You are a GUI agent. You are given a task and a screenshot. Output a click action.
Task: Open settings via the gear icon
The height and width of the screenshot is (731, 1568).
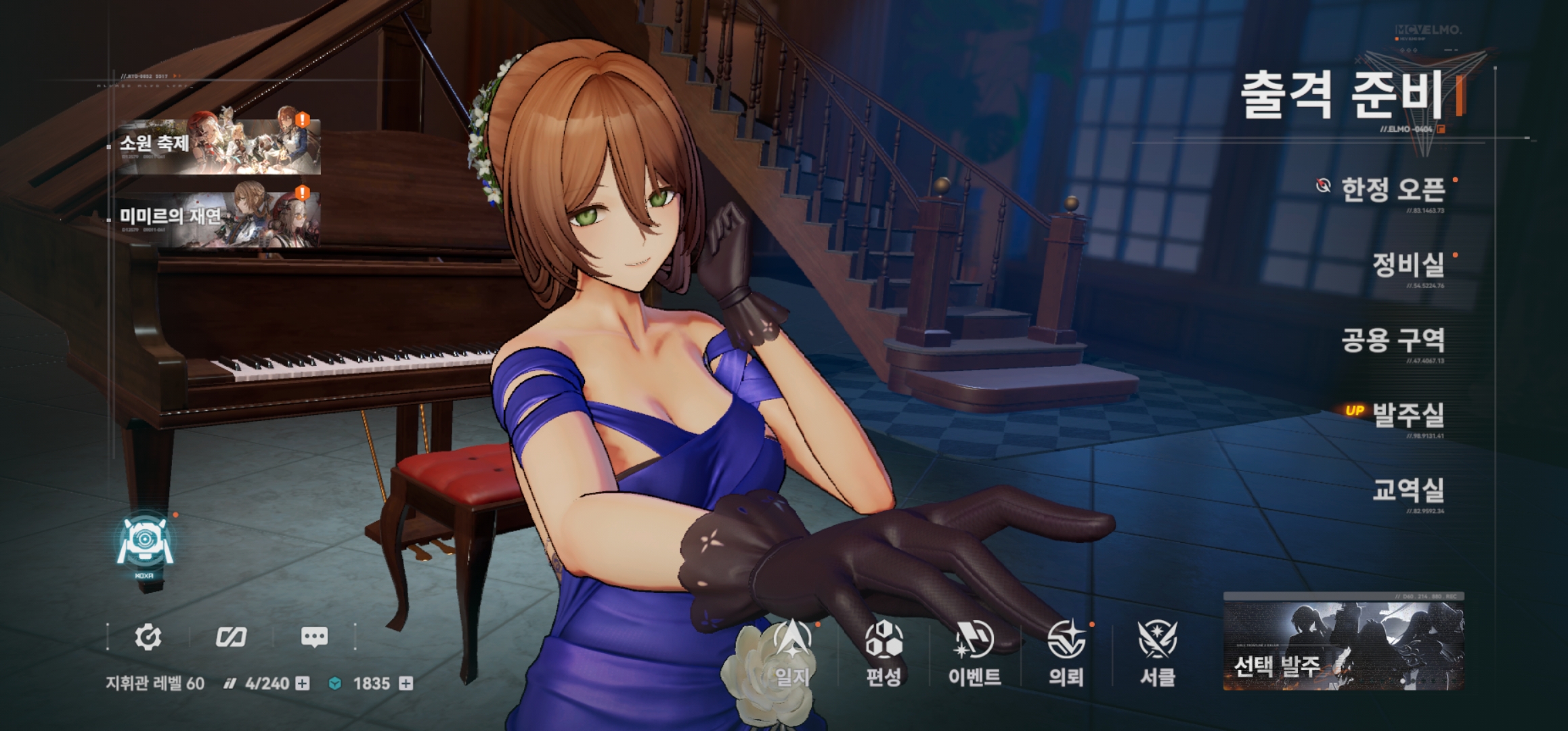coord(148,636)
